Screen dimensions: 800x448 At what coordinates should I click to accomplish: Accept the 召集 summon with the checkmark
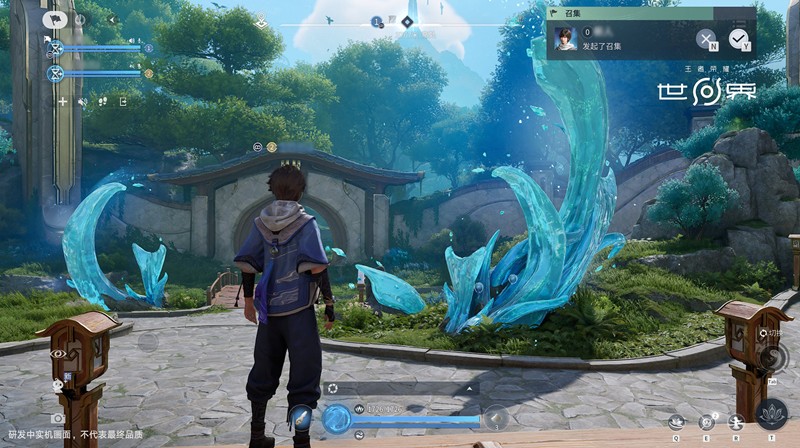tap(738, 39)
